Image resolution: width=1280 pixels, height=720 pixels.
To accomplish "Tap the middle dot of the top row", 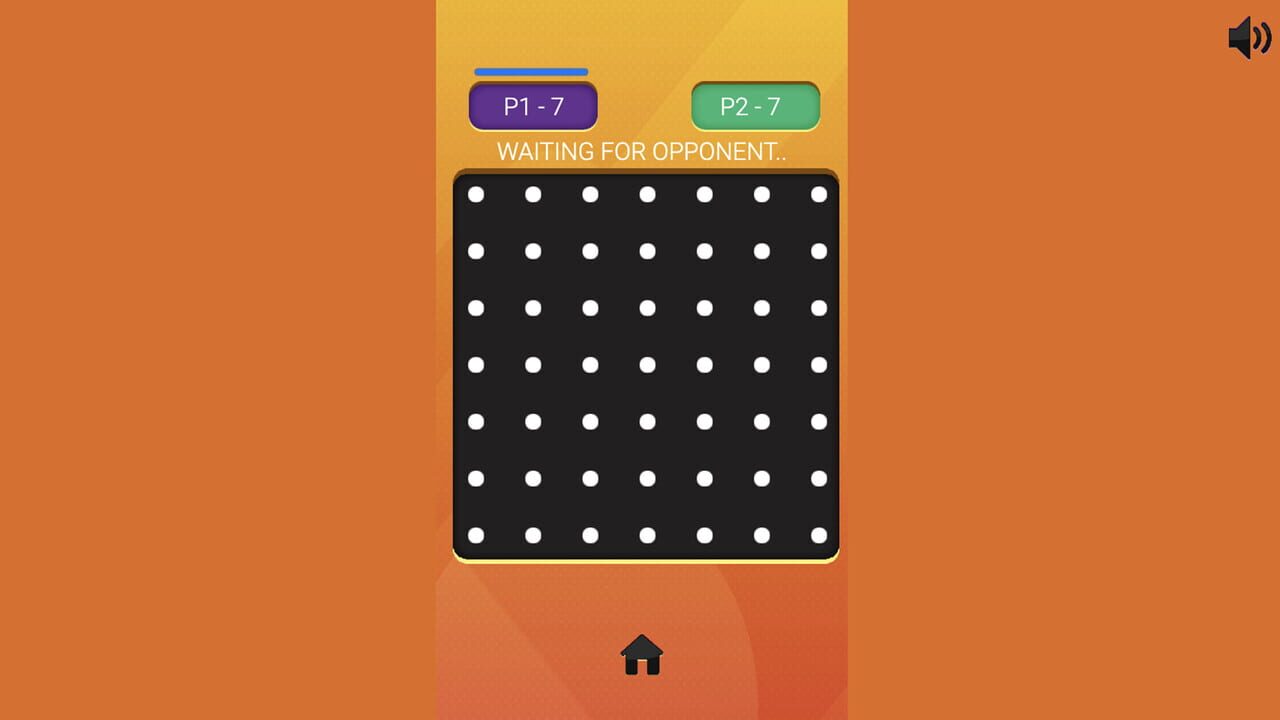I will 648,194.
